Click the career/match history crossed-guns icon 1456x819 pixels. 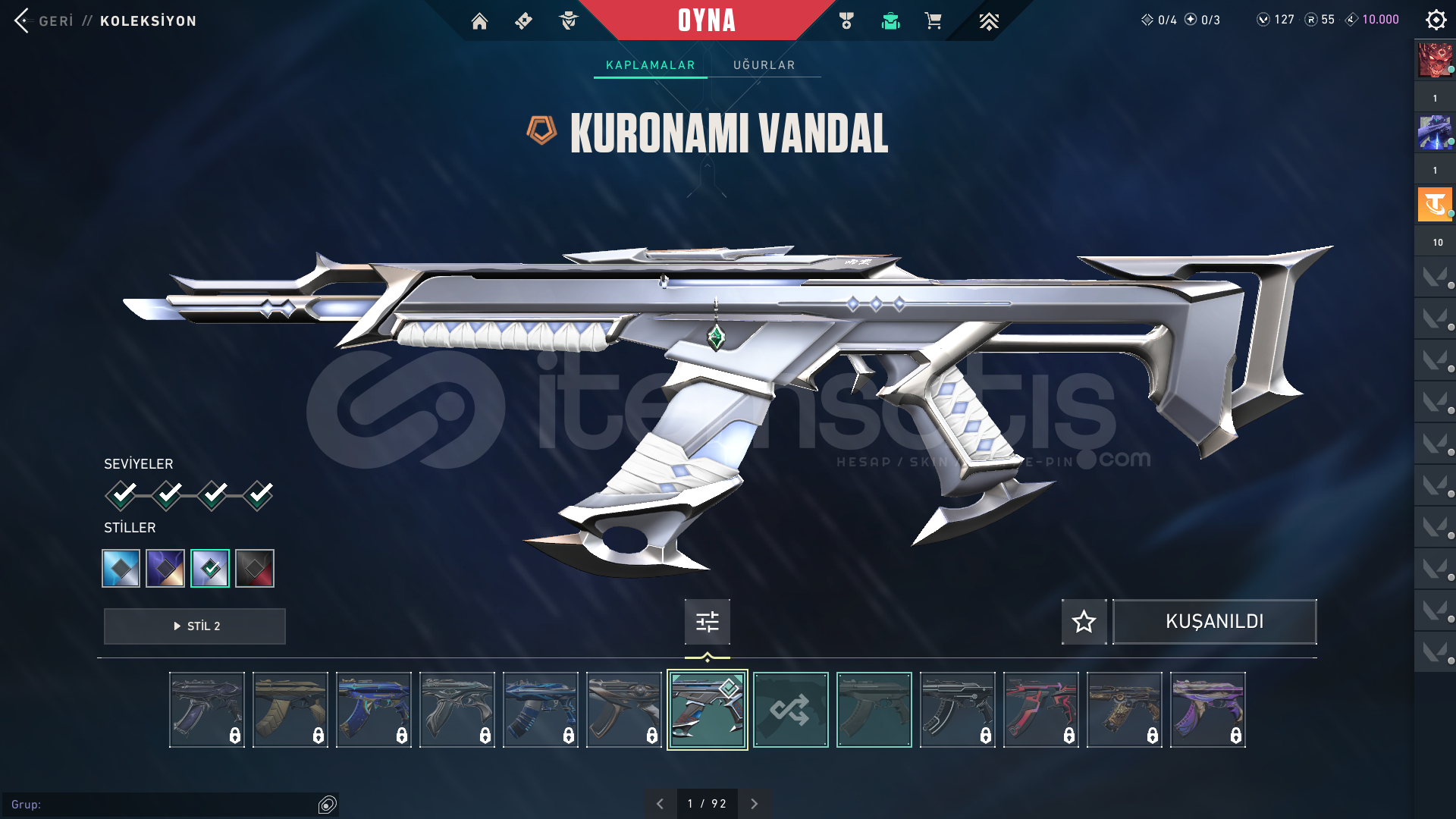click(846, 21)
